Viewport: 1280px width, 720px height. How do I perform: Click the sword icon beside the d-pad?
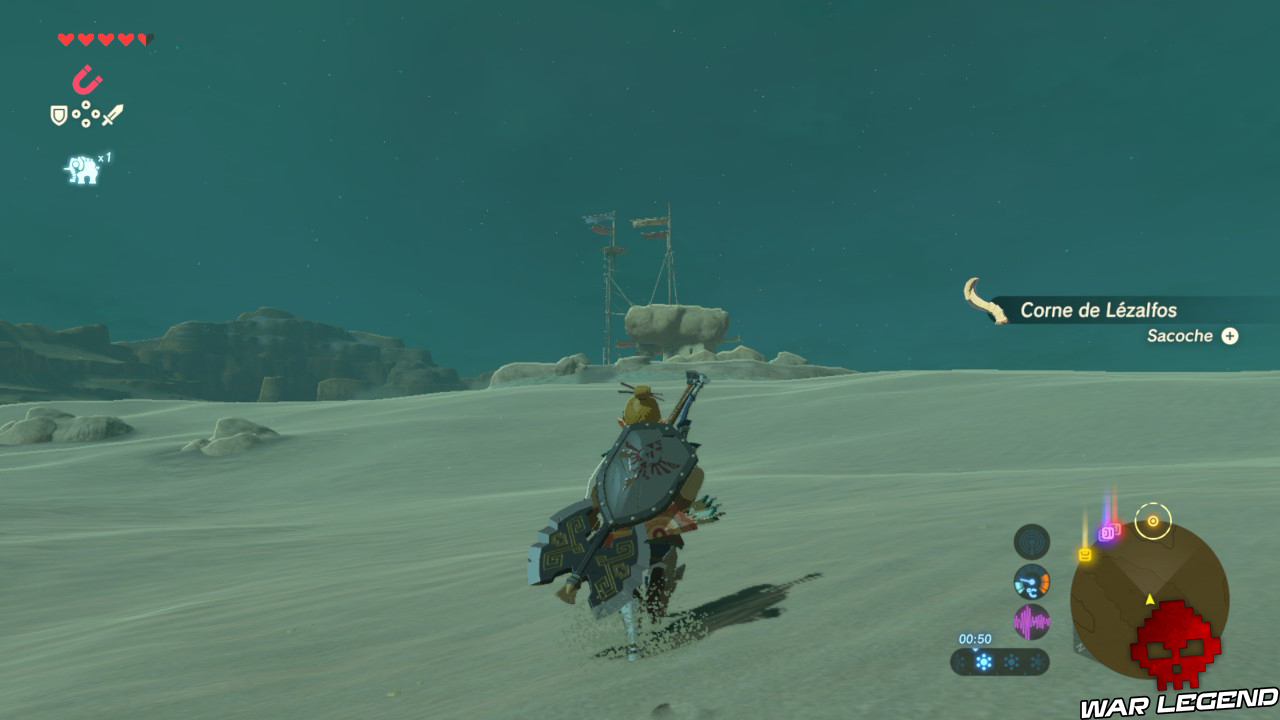pyautogui.click(x=115, y=112)
